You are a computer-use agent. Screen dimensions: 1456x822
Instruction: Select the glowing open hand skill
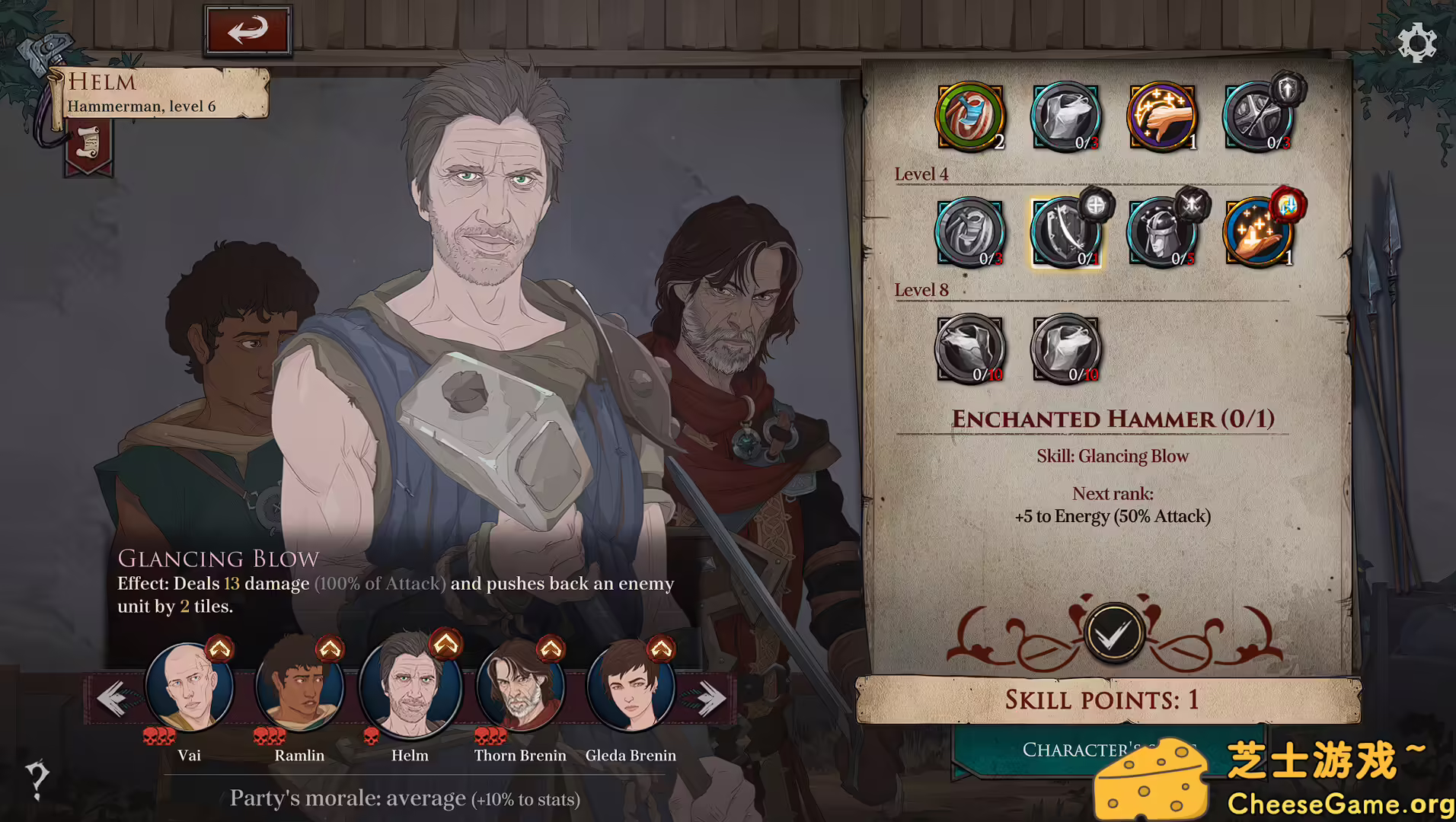coord(1258,233)
